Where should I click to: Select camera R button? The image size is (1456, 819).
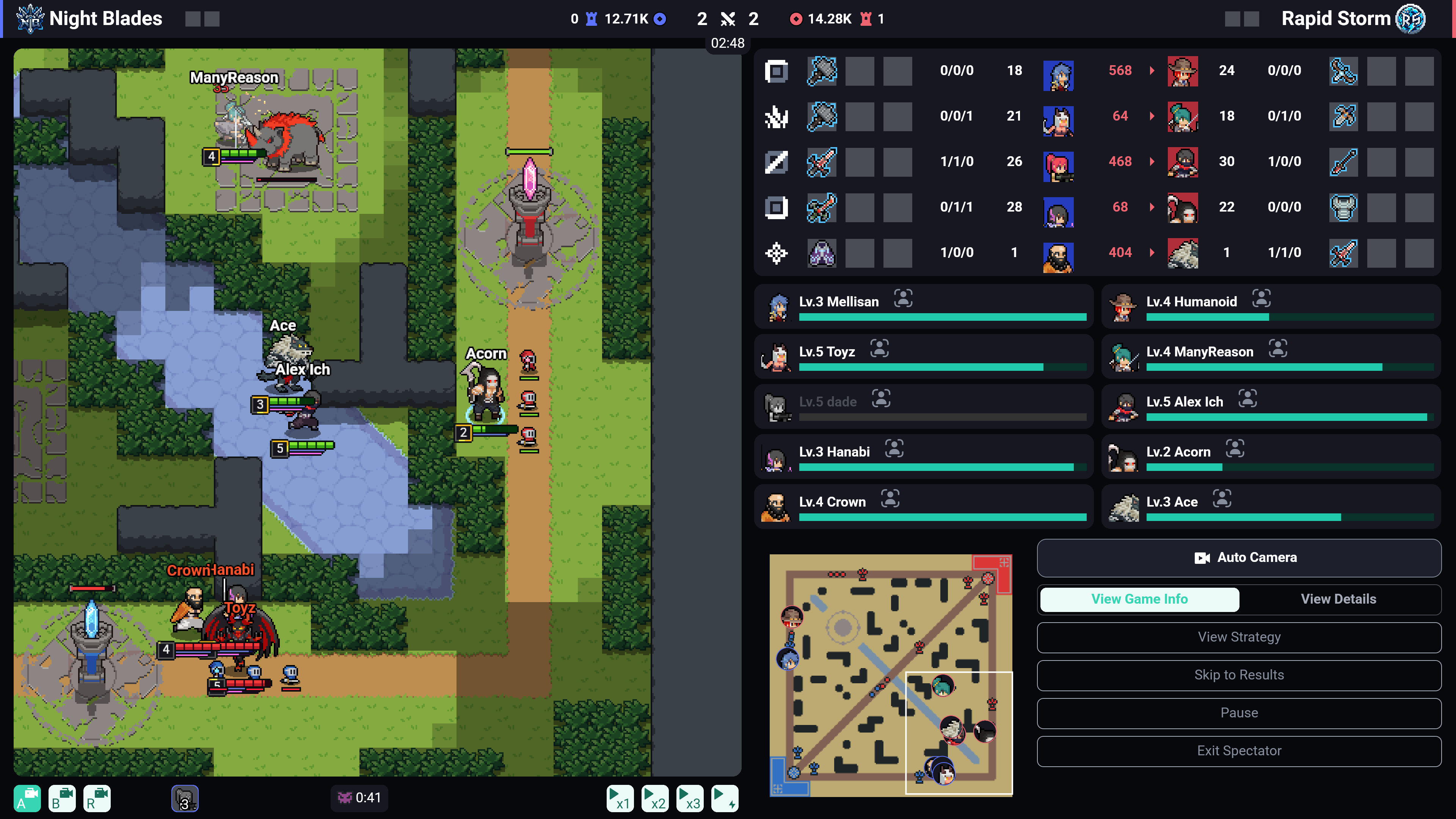tap(97, 798)
